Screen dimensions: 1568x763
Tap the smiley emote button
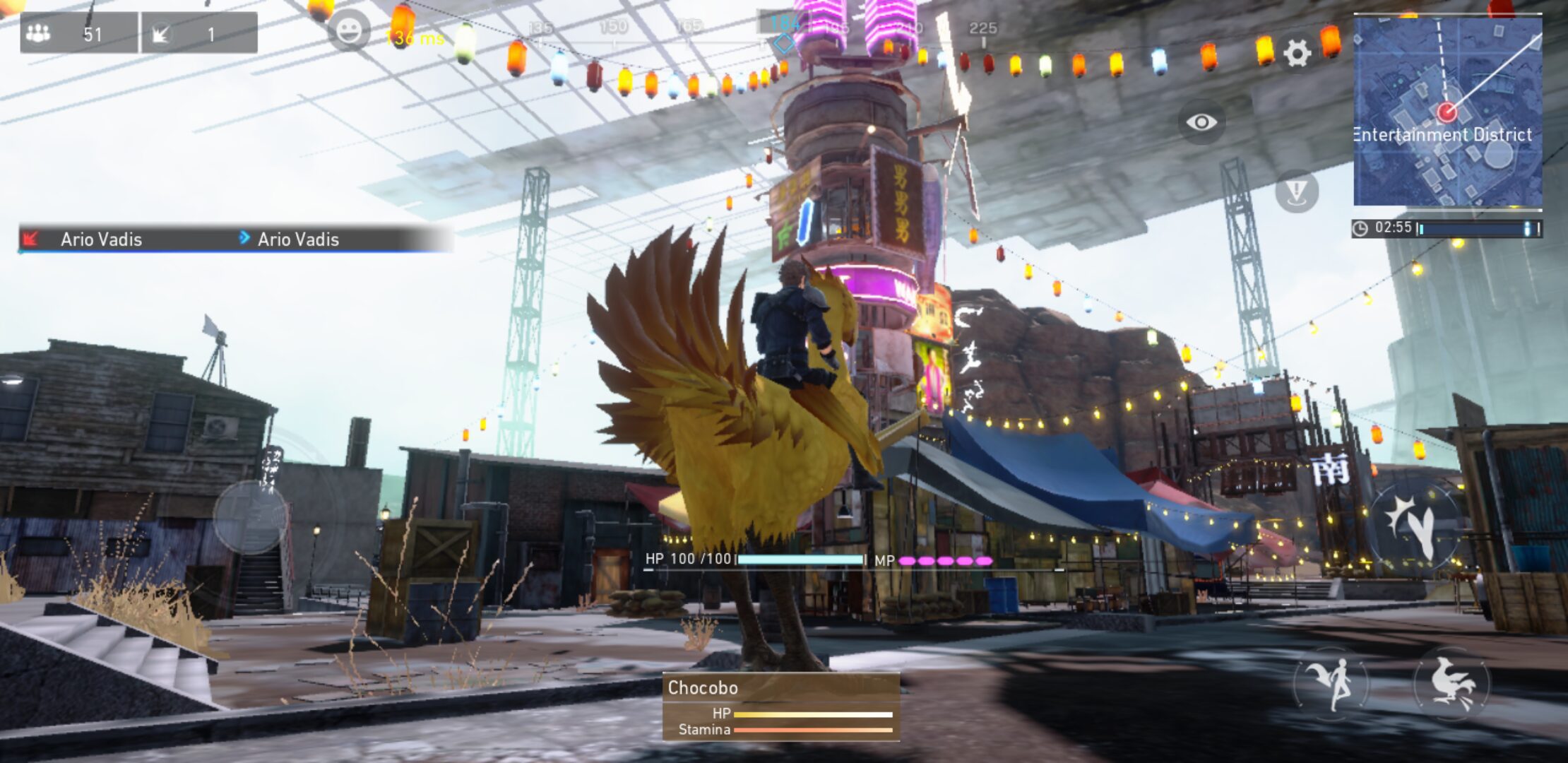(349, 31)
